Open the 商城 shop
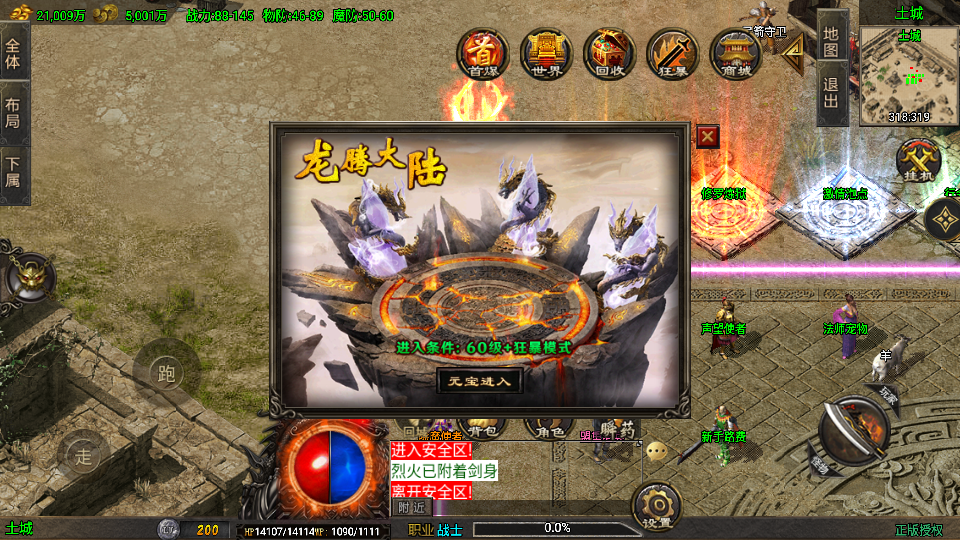The image size is (960, 540). click(x=735, y=53)
